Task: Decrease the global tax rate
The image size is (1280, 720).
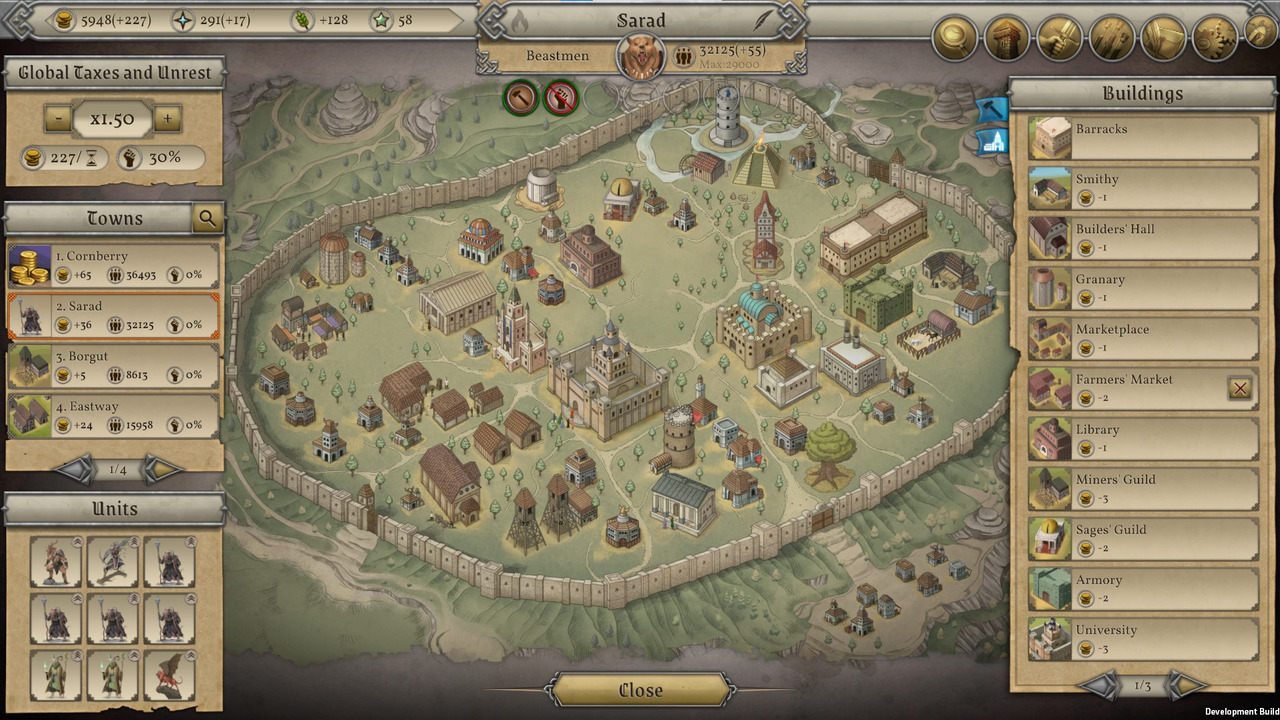Action: [58, 119]
